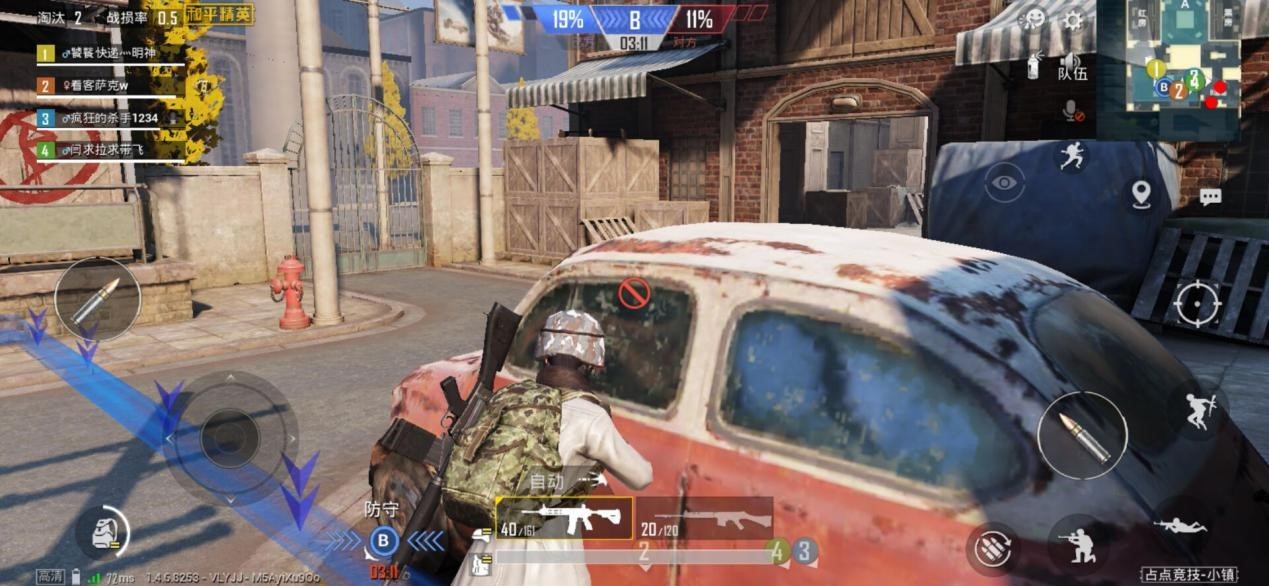
Task: Place a map marker with the pin icon
Action: tap(1141, 194)
